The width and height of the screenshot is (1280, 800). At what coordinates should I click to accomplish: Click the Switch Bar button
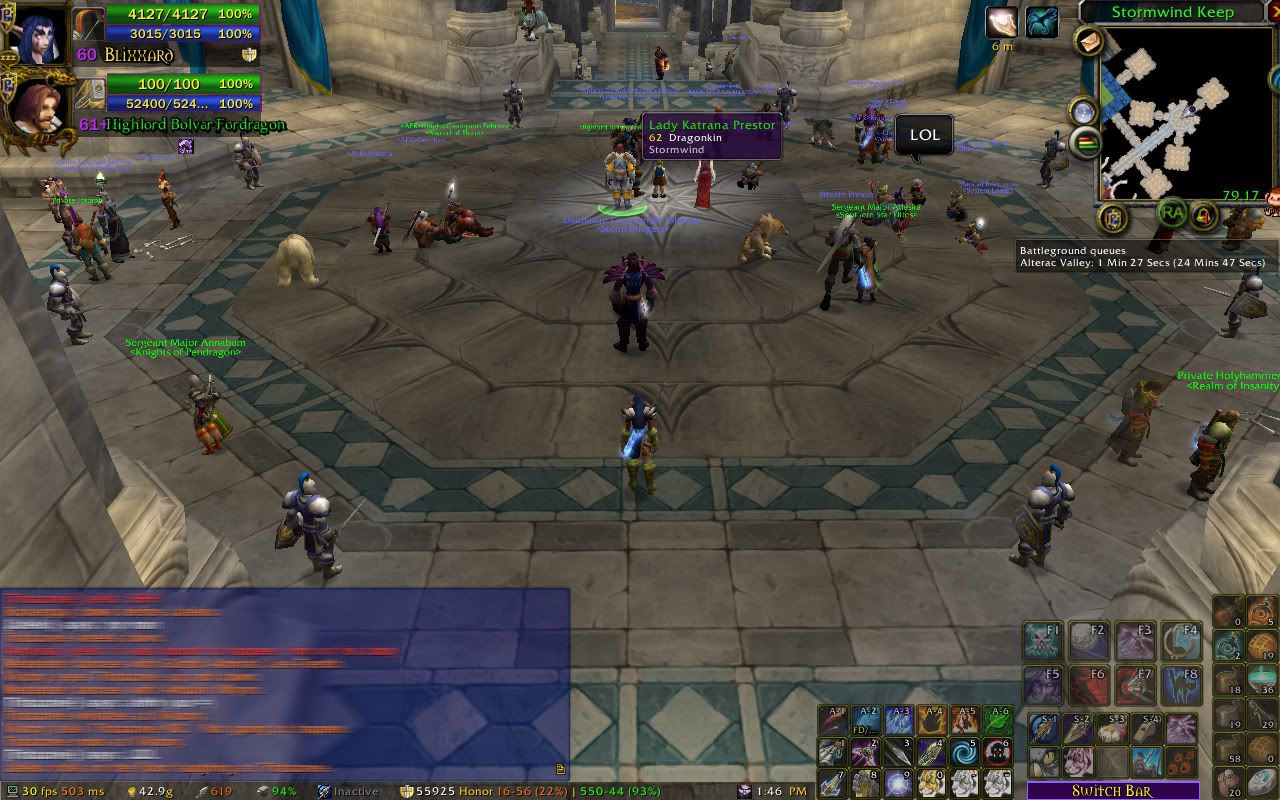(x=1113, y=791)
